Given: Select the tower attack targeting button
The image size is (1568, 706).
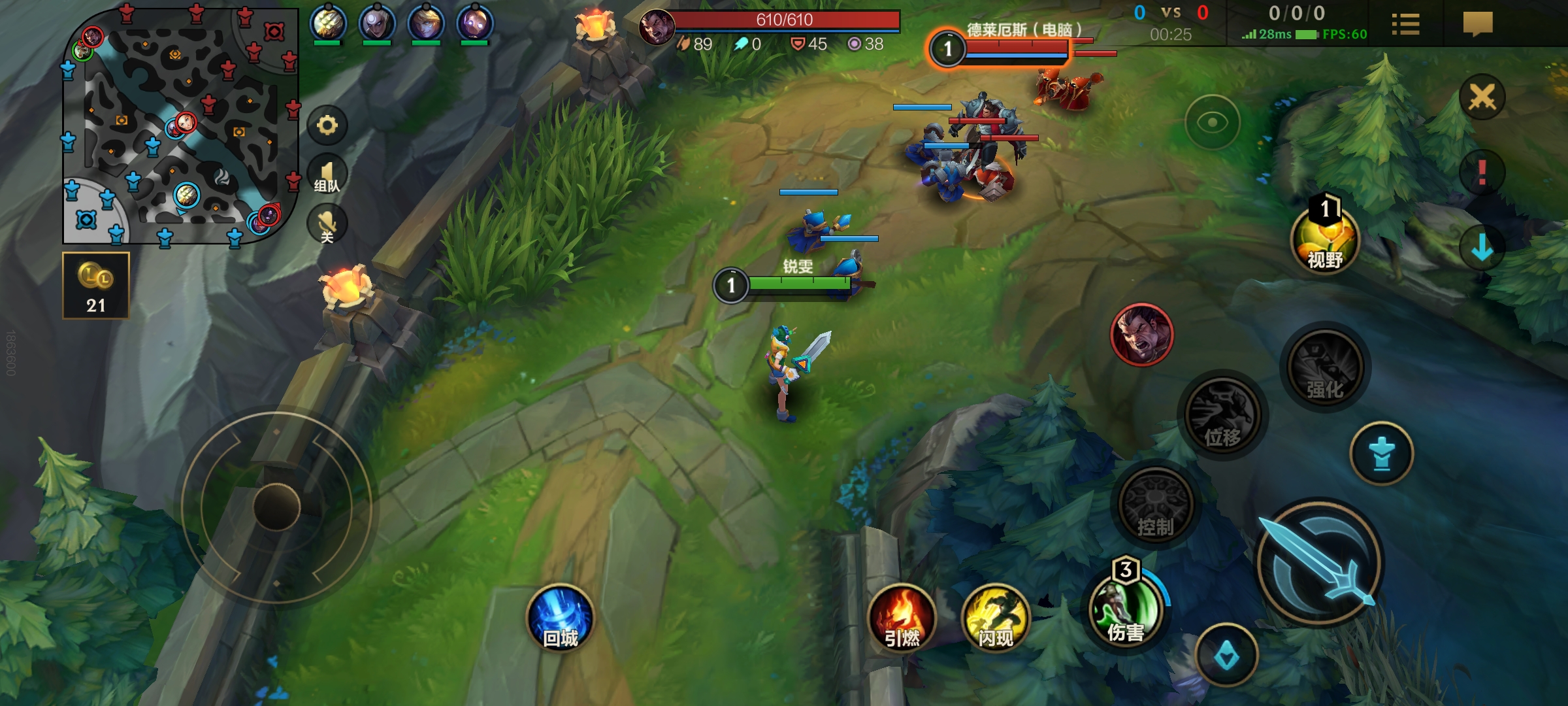Looking at the screenshot, I should (1382, 454).
